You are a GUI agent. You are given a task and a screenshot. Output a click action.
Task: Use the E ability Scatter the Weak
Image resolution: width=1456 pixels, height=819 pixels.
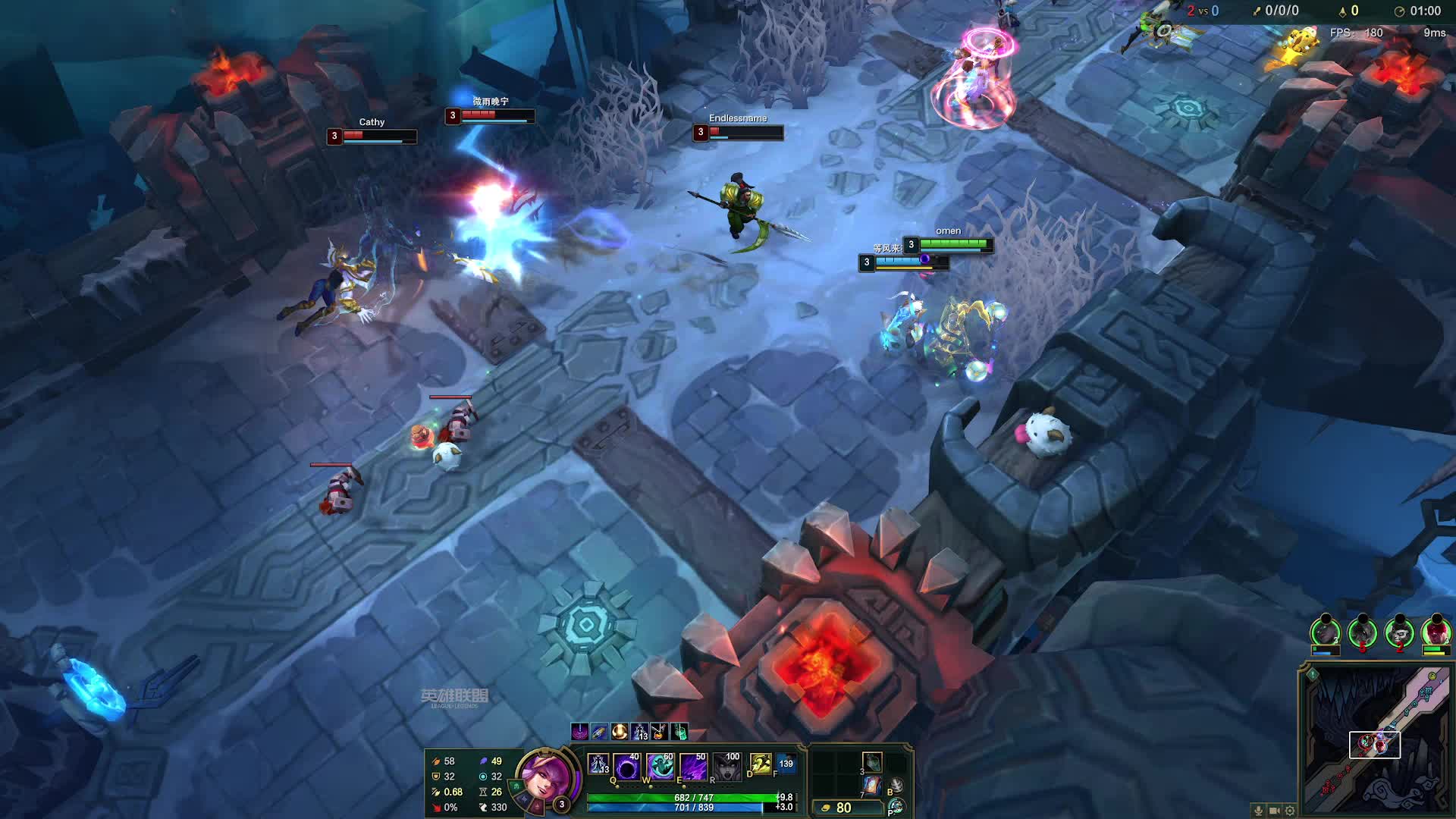point(693,767)
